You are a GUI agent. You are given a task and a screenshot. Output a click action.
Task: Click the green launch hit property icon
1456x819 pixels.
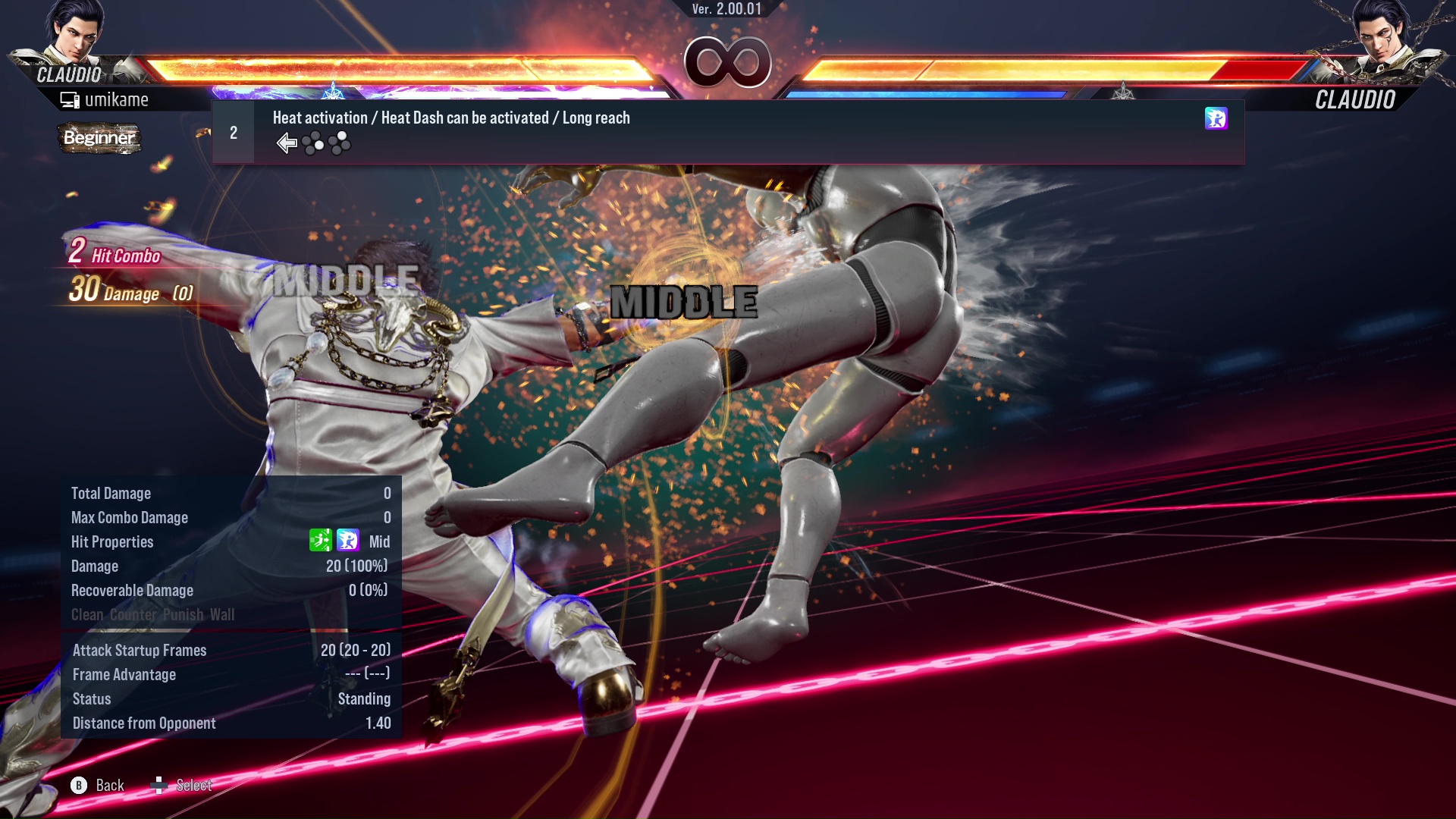tap(321, 541)
